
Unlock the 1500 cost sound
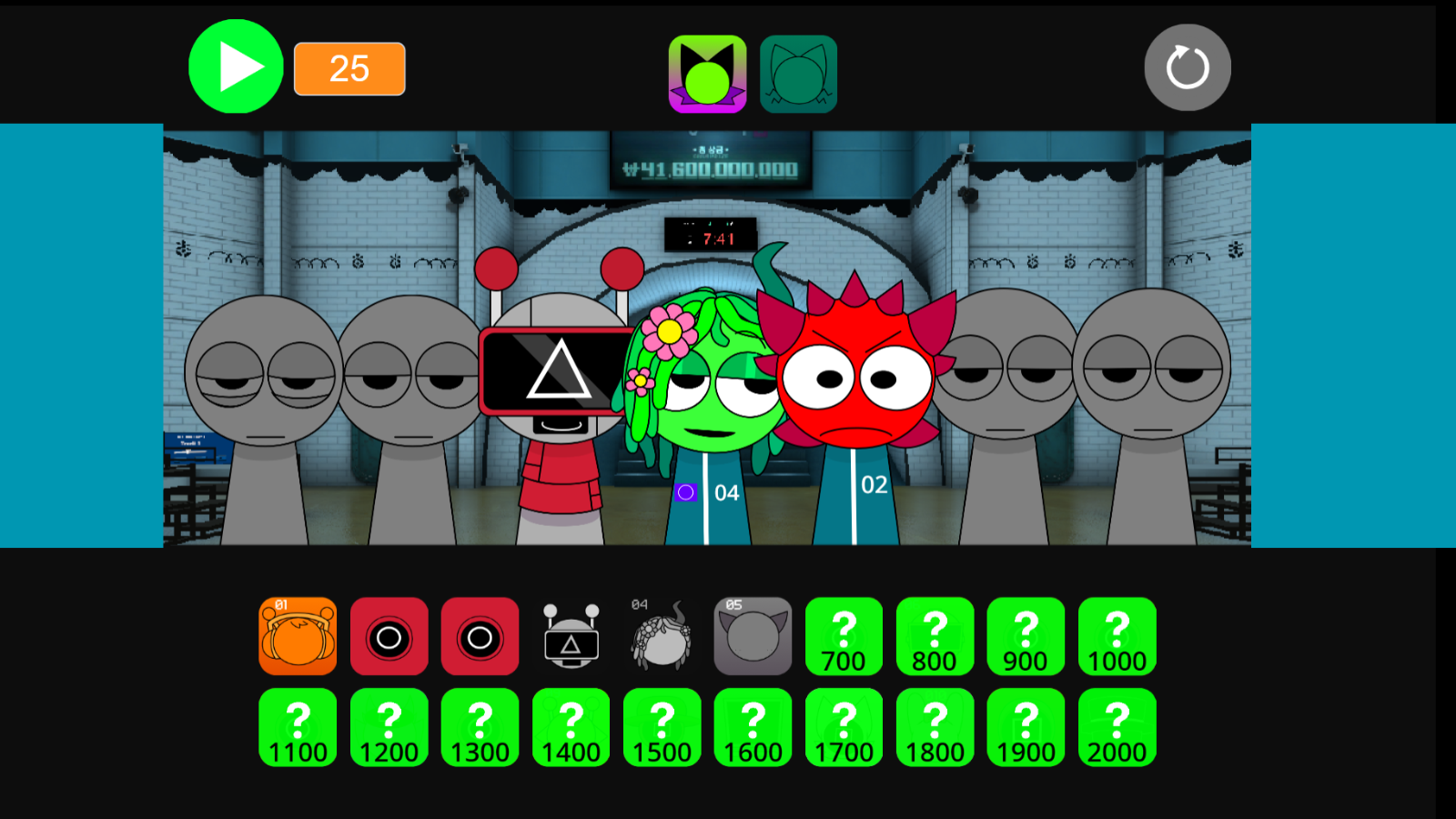click(x=662, y=727)
